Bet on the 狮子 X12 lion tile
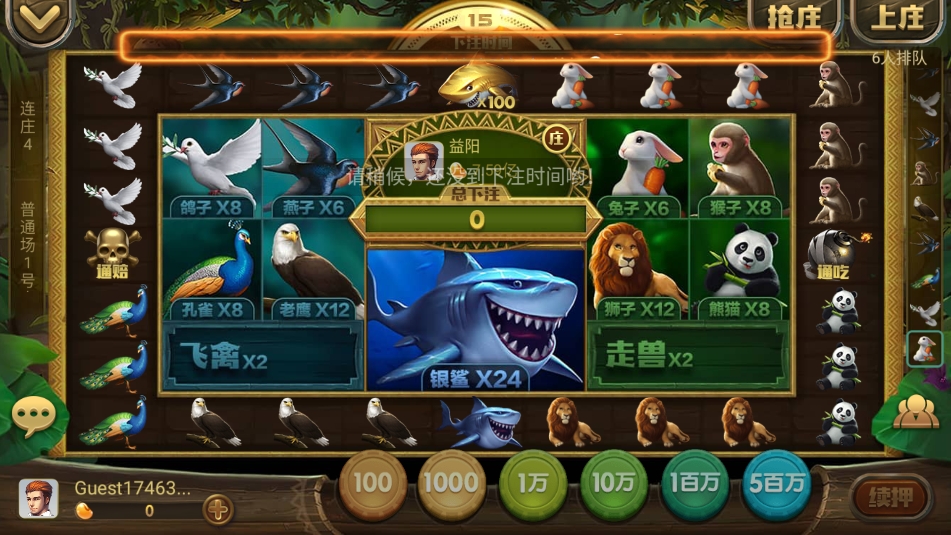Viewport: 951px width, 535px height. [x=638, y=269]
